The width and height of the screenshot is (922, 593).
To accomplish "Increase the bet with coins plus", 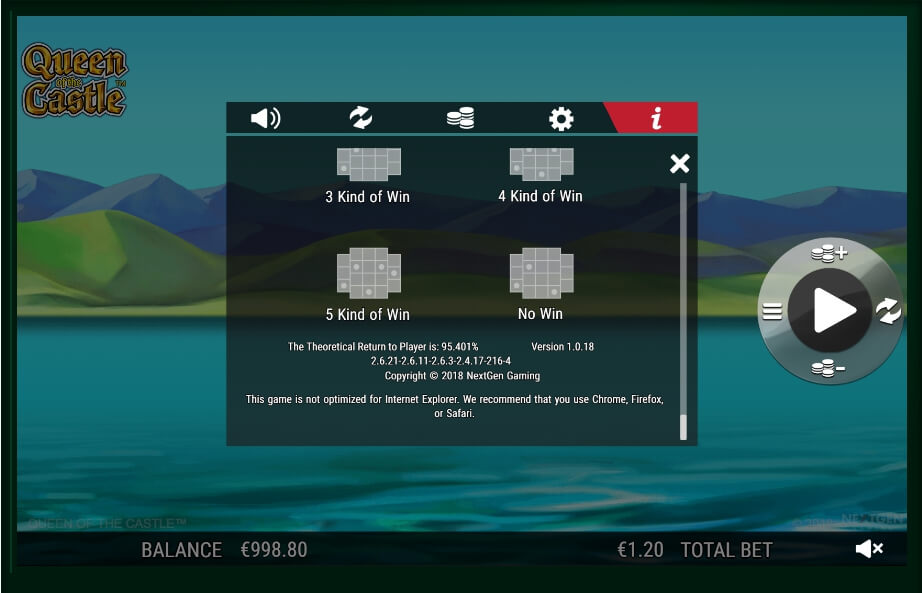I will click(x=828, y=254).
